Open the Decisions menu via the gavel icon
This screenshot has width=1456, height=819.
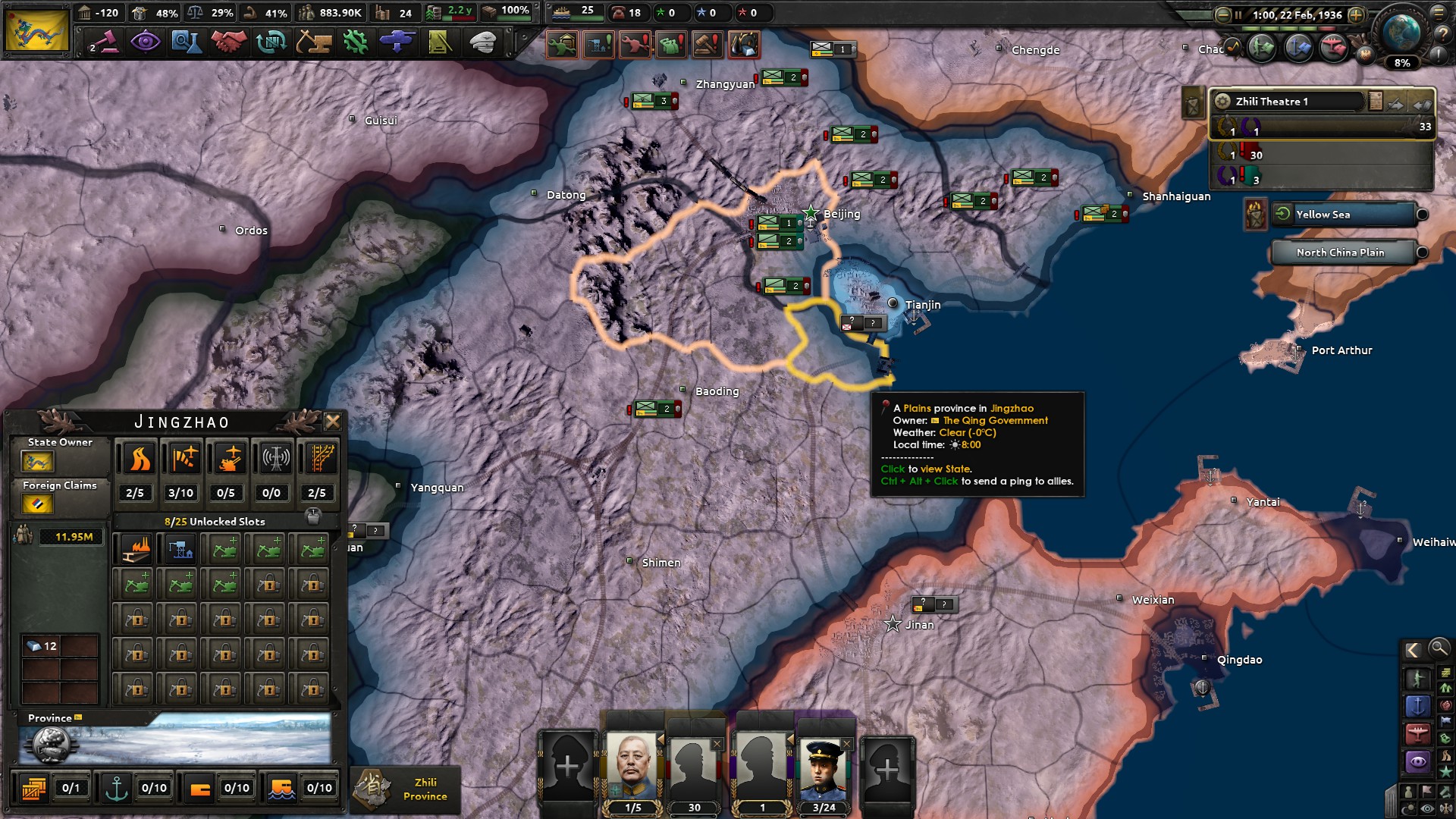106,43
